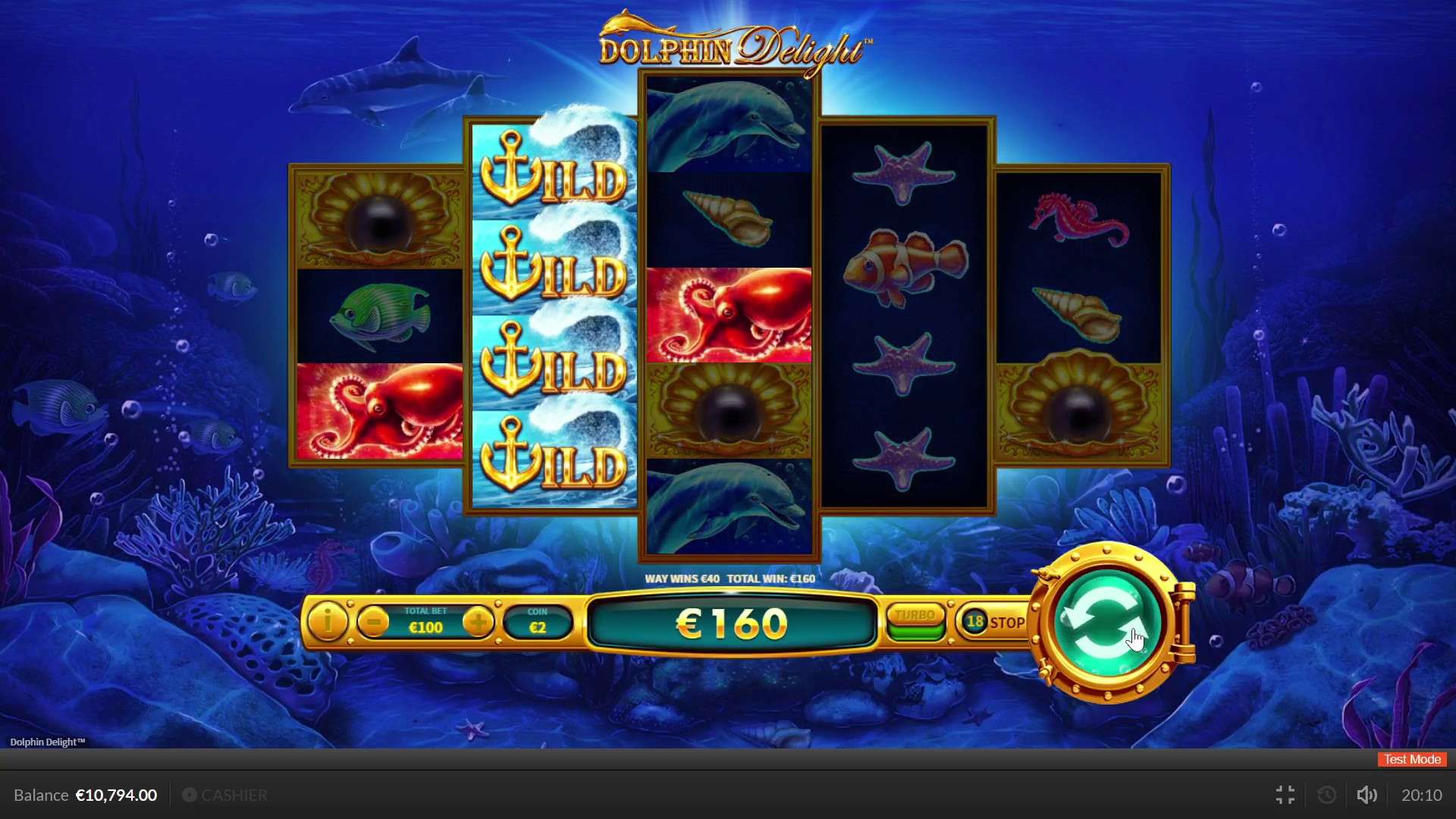
Task: Stop the autoplay spins
Action: tap(993, 623)
